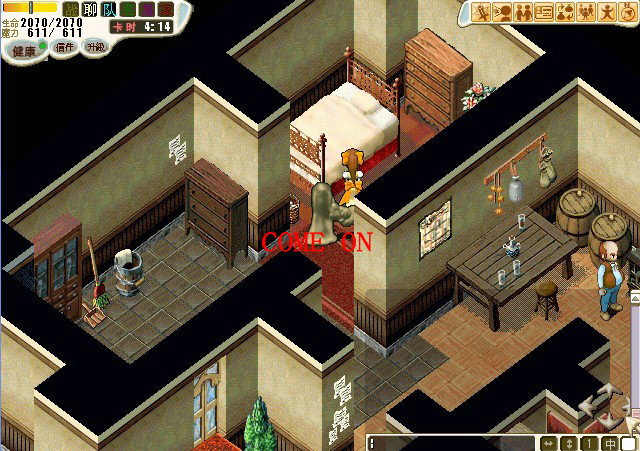Click the 健康 health status button
This screenshot has height=451, width=640.
tap(20, 48)
